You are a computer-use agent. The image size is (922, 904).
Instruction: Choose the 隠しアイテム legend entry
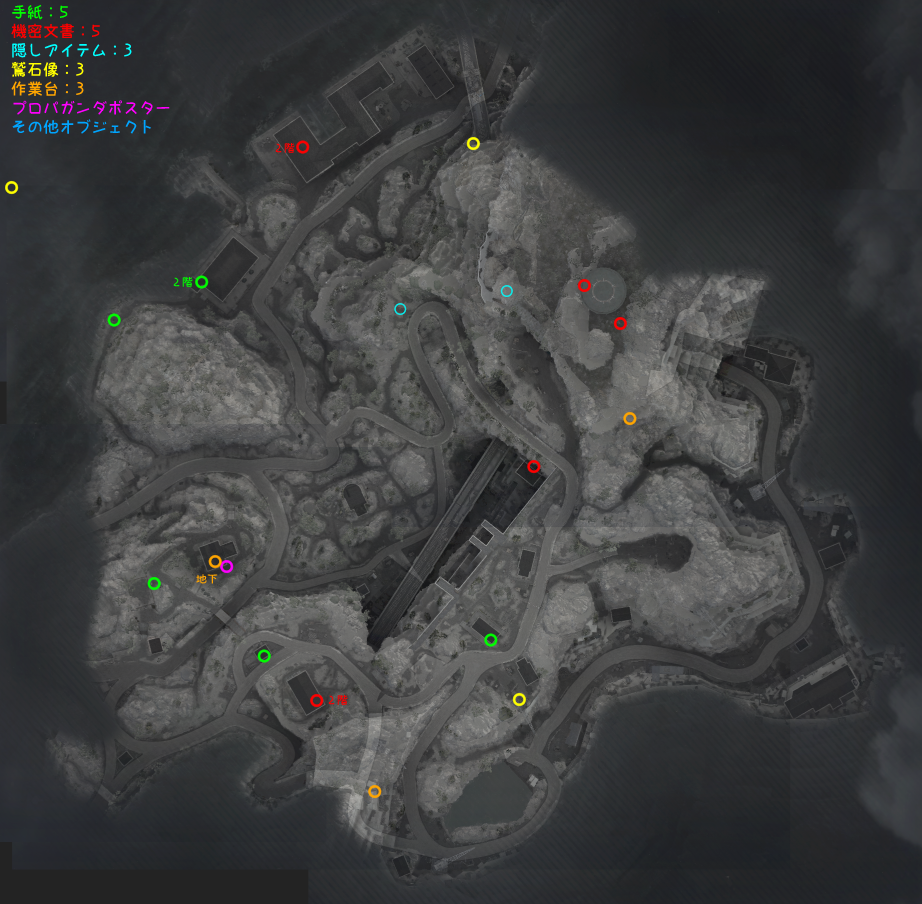72,50
